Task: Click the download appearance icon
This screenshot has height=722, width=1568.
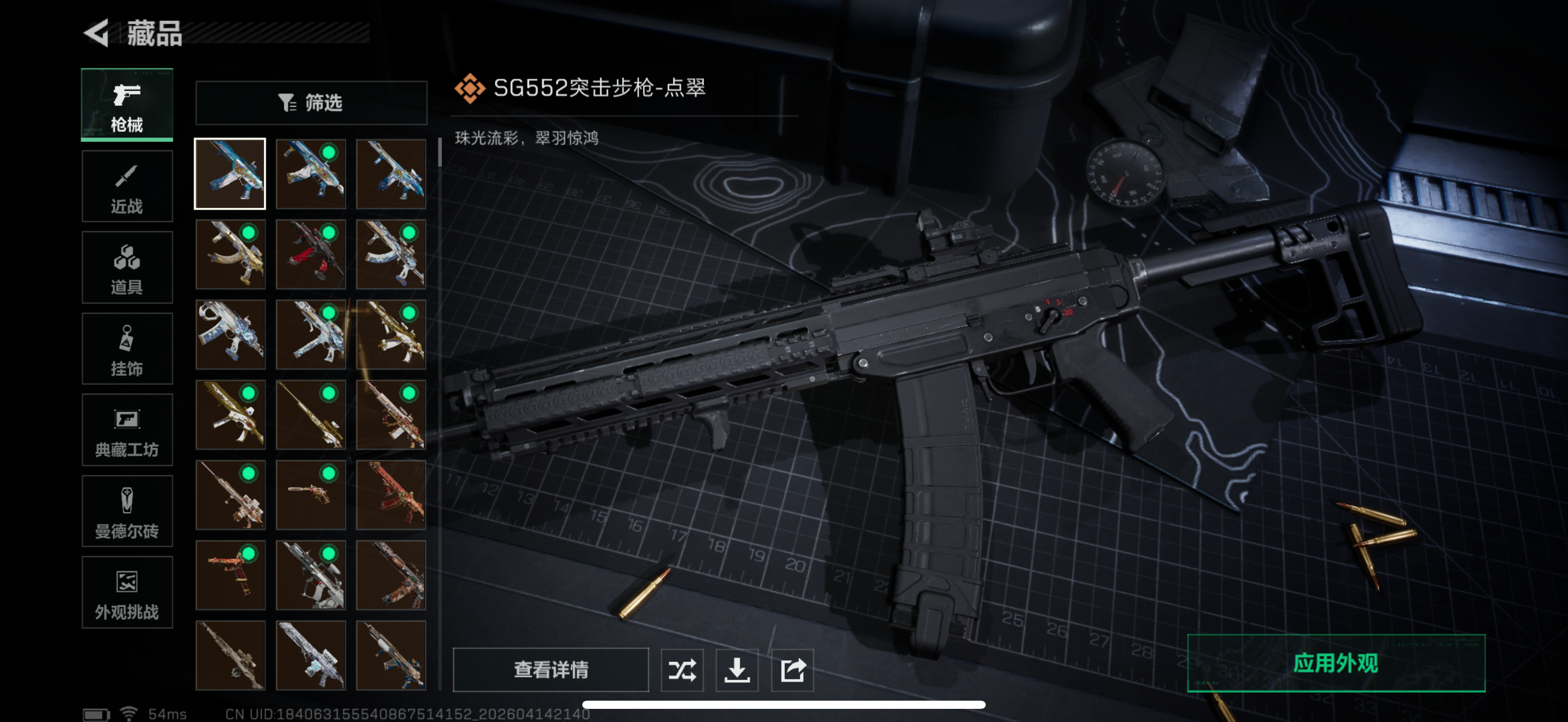Action: [x=736, y=670]
